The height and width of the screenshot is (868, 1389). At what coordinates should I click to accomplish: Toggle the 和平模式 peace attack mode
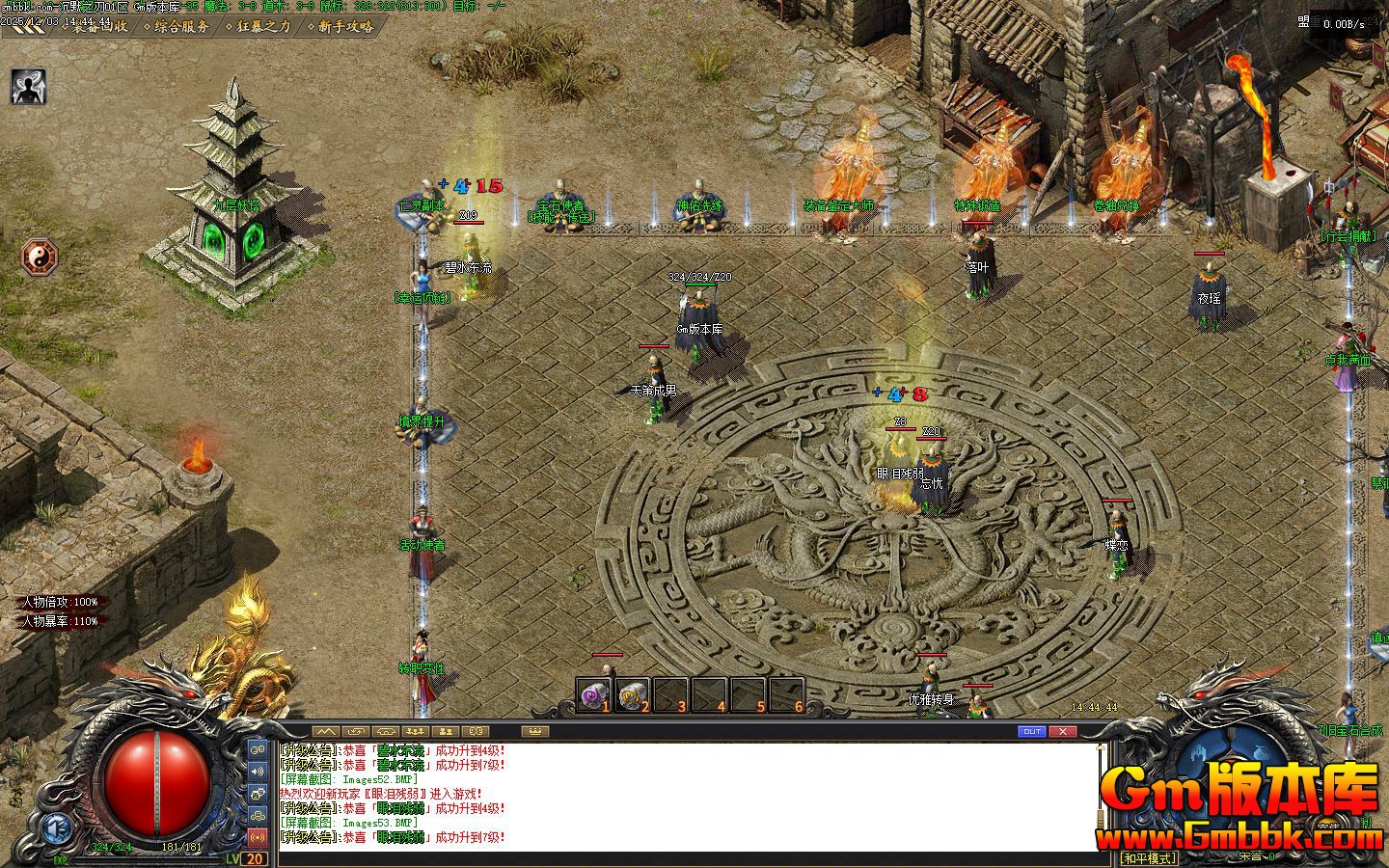click(x=1148, y=858)
